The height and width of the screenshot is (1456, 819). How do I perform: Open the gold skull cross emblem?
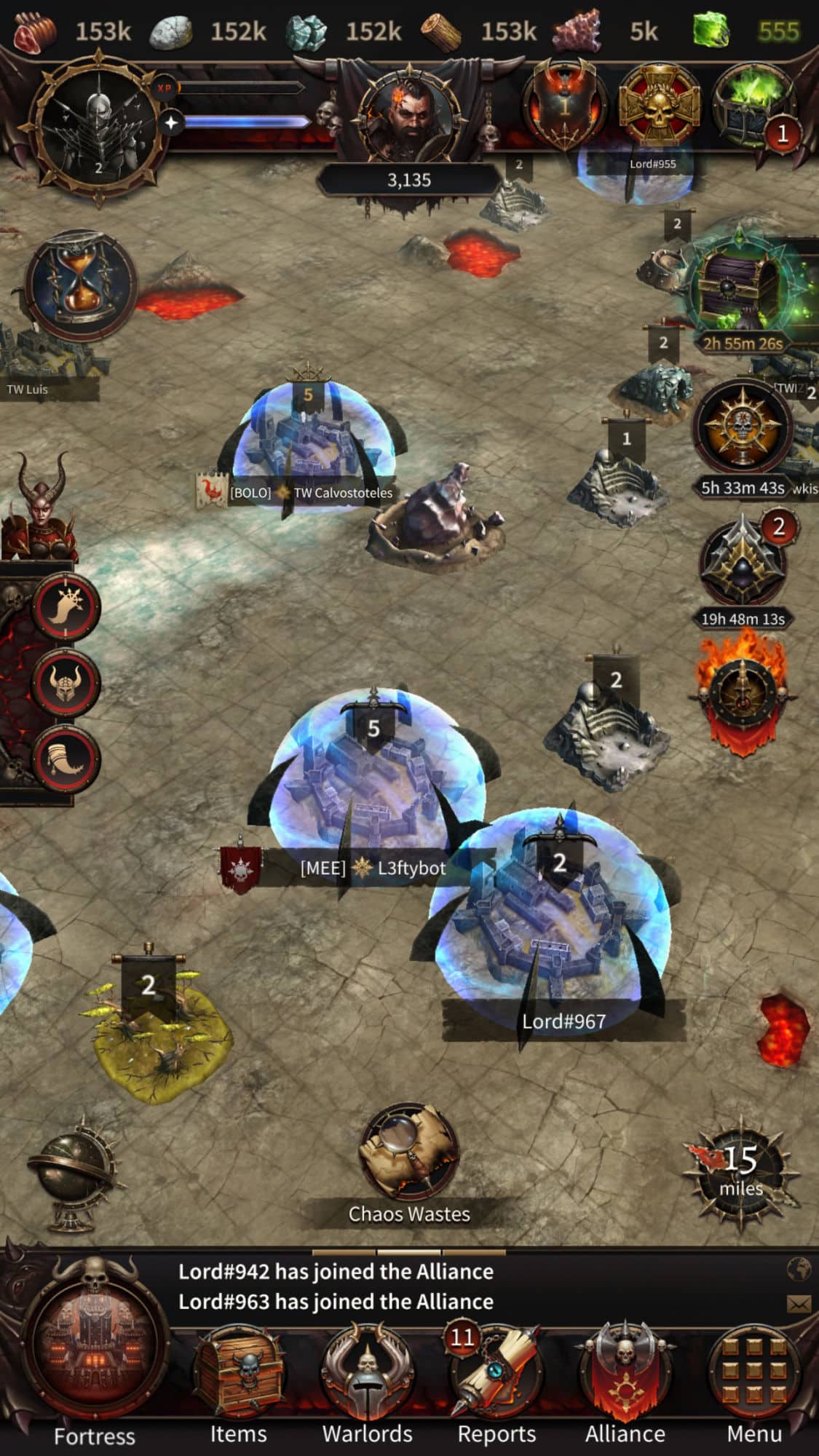click(659, 106)
